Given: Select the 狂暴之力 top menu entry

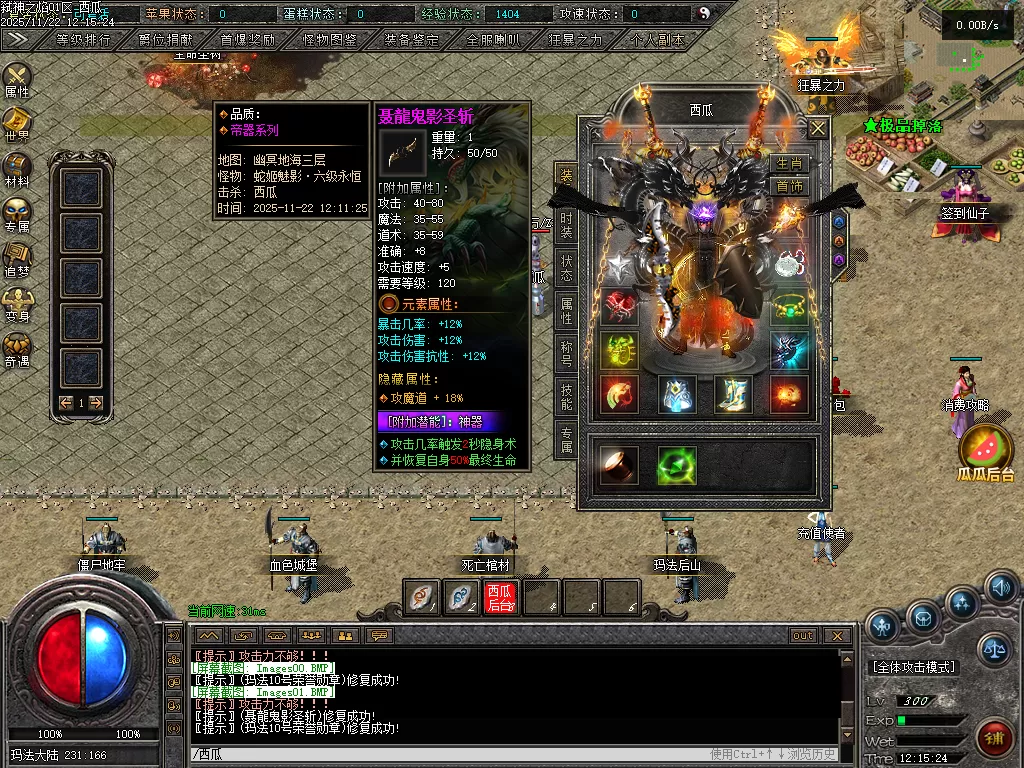Looking at the screenshot, I should (576, 41).
